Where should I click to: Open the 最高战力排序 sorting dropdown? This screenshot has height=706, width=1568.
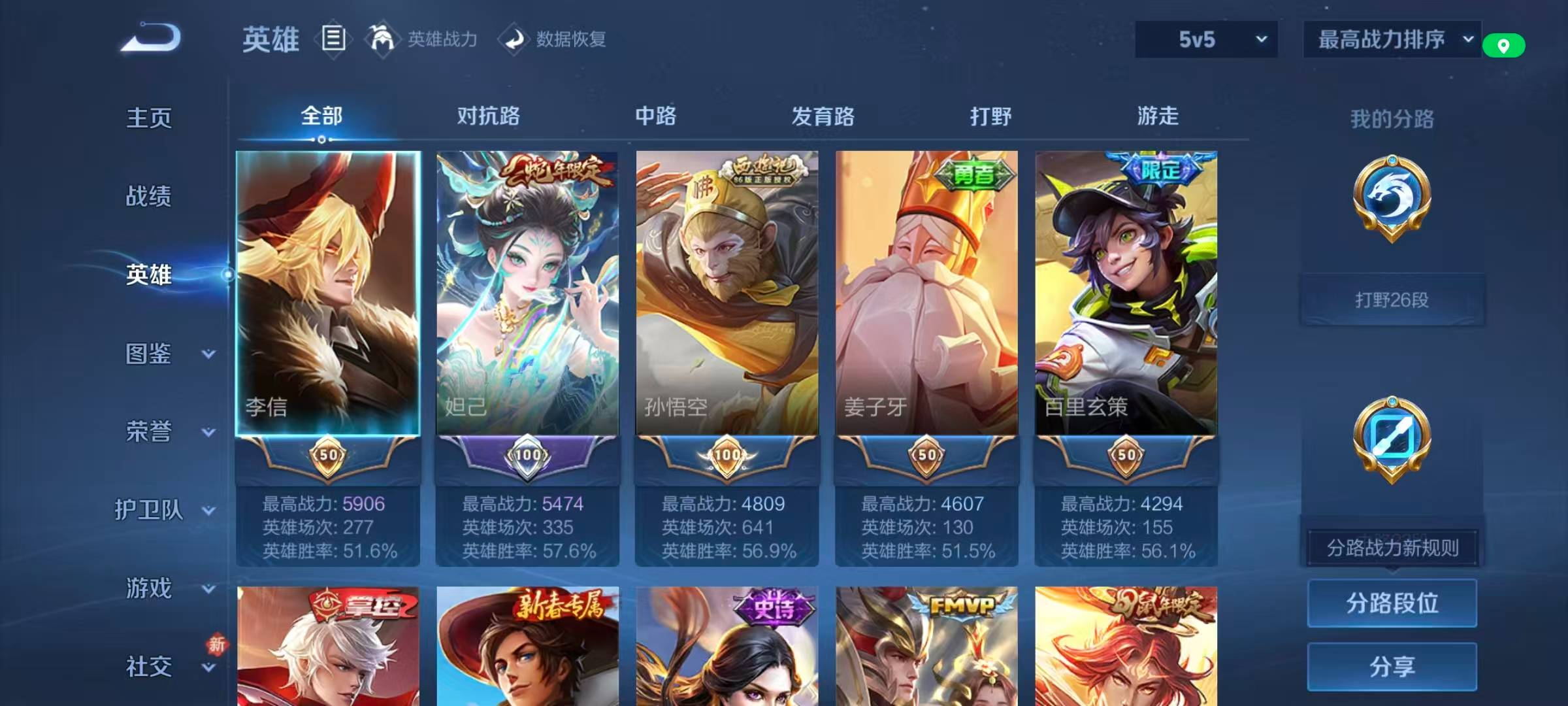(1392, 39)
